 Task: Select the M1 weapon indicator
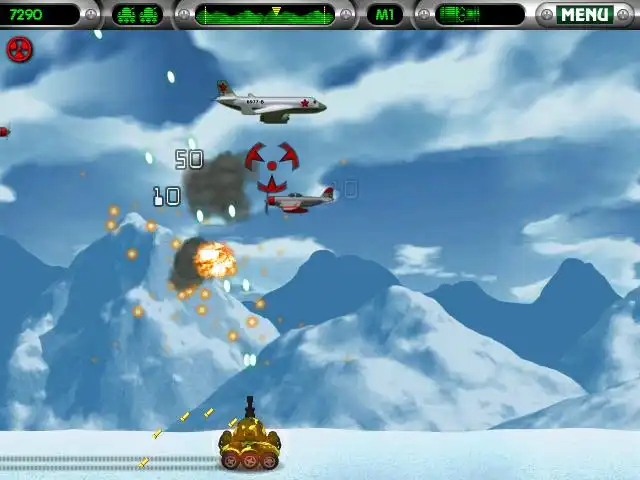click(385, 15)
